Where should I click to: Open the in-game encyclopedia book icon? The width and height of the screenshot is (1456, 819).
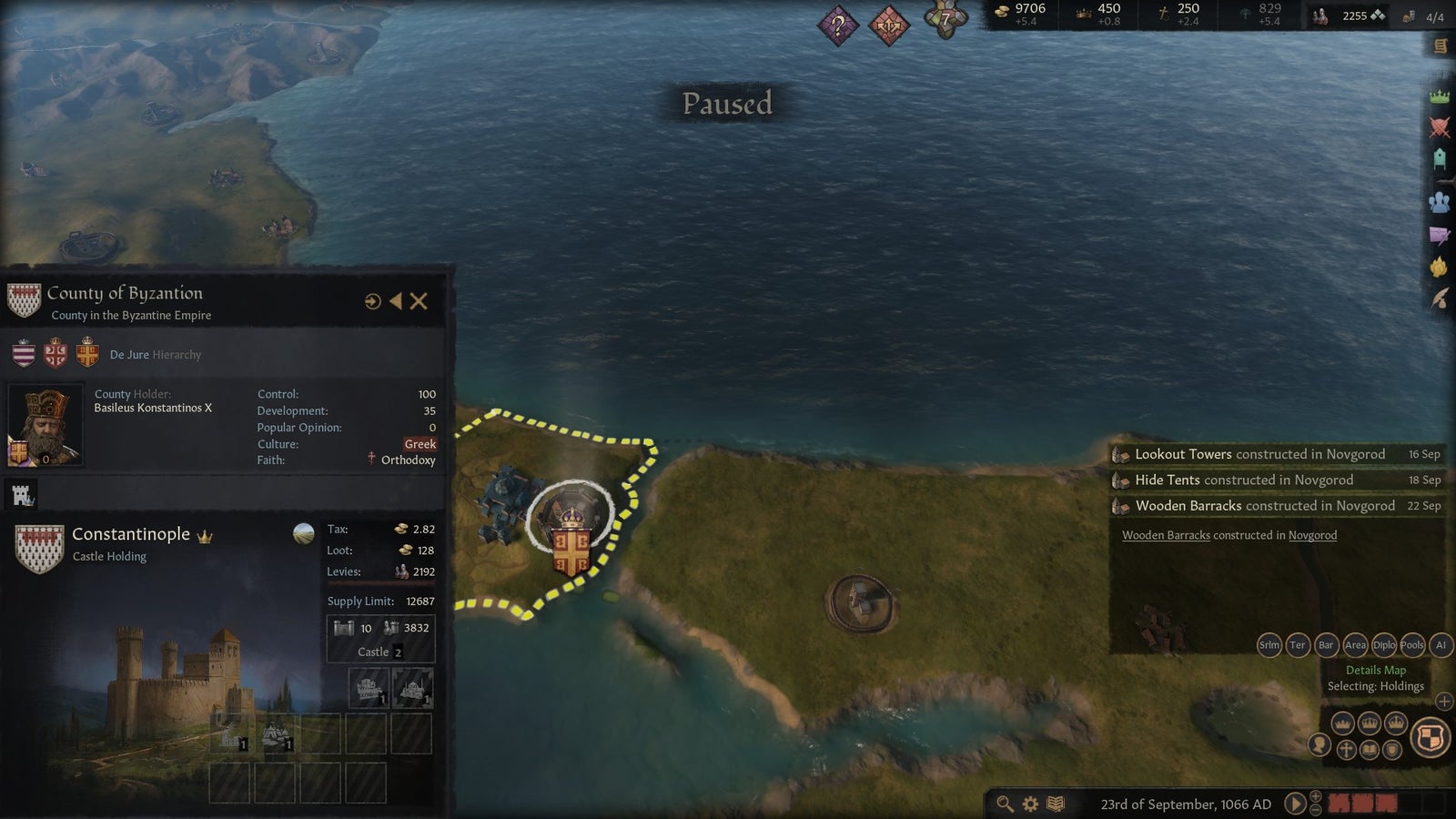pyautogui.click(x=1056, y=804)
